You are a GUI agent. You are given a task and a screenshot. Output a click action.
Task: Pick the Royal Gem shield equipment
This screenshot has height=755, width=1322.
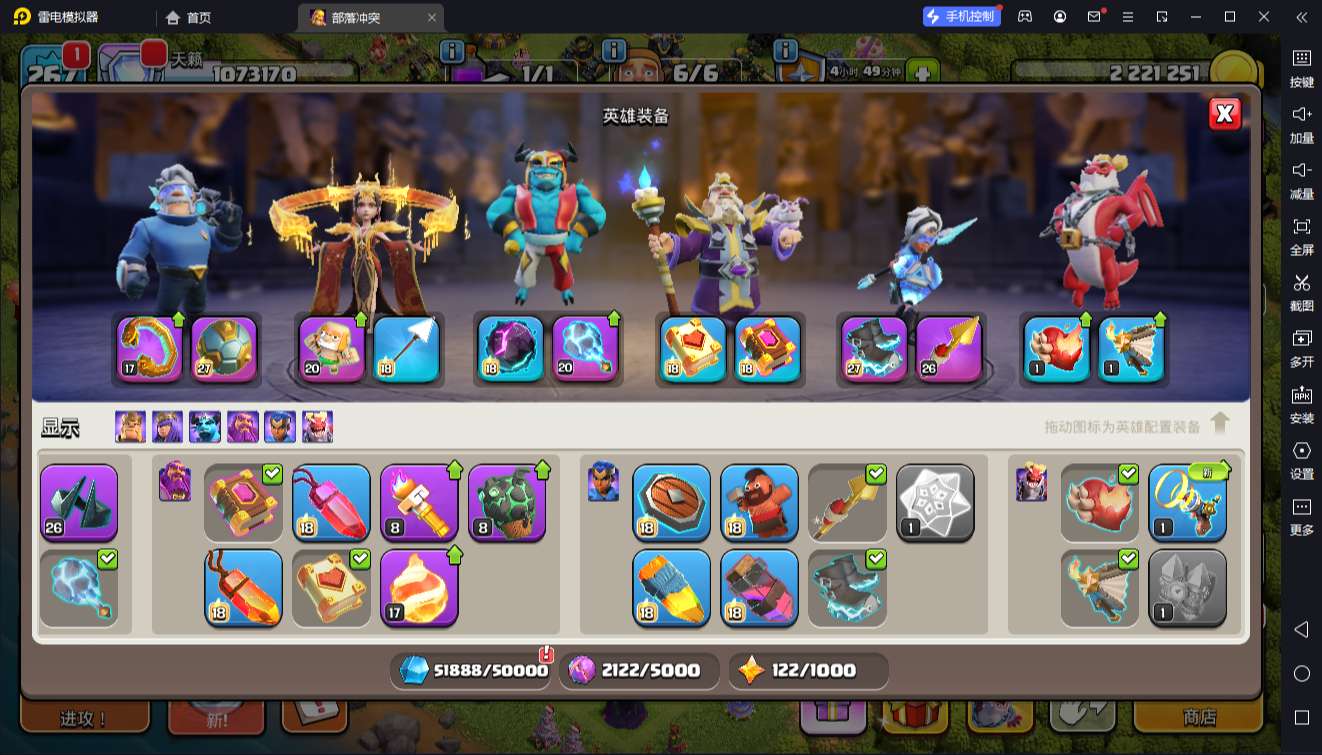point(671,502)
